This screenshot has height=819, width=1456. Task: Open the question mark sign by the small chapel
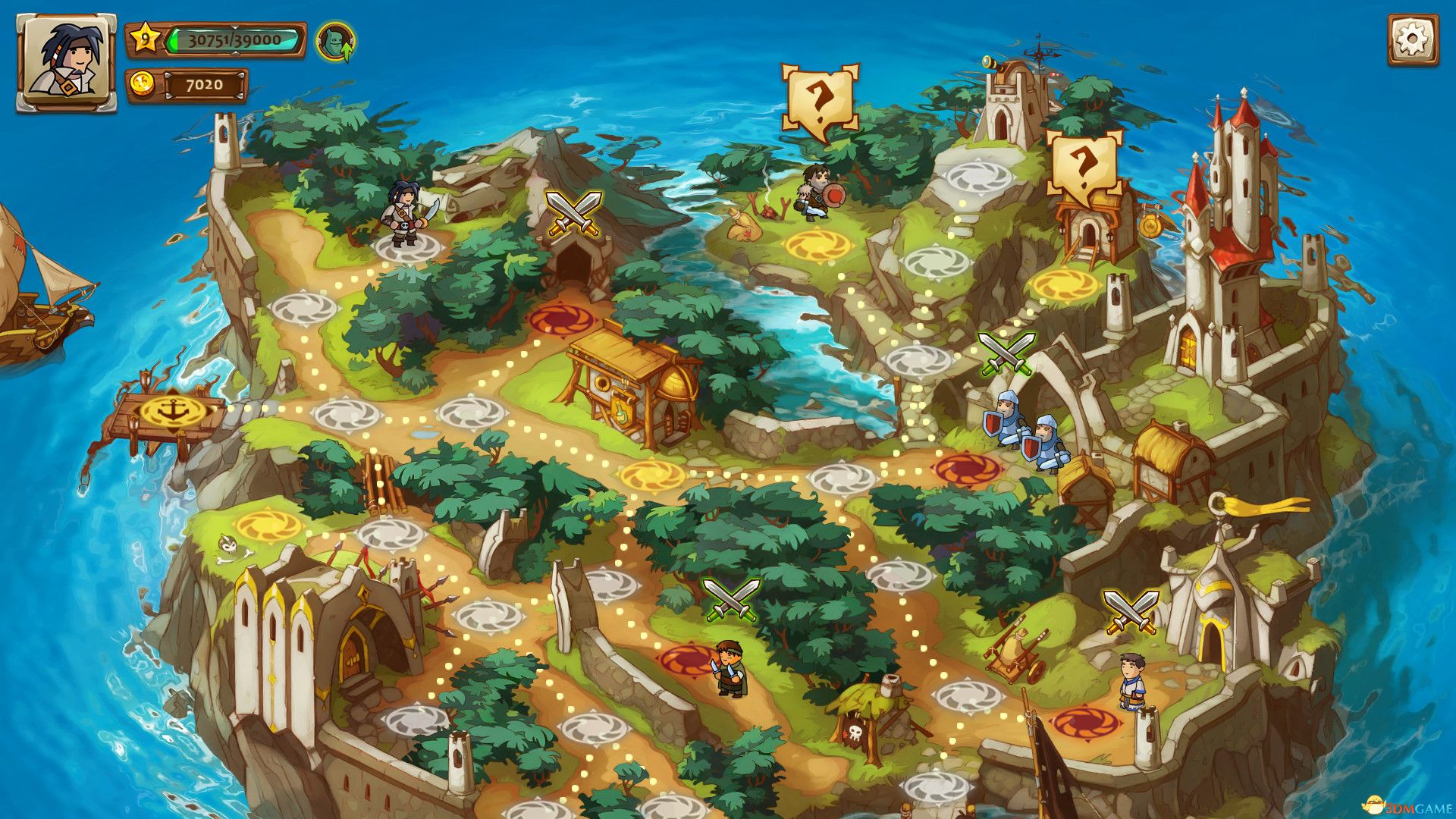[x=1086, y=168]
